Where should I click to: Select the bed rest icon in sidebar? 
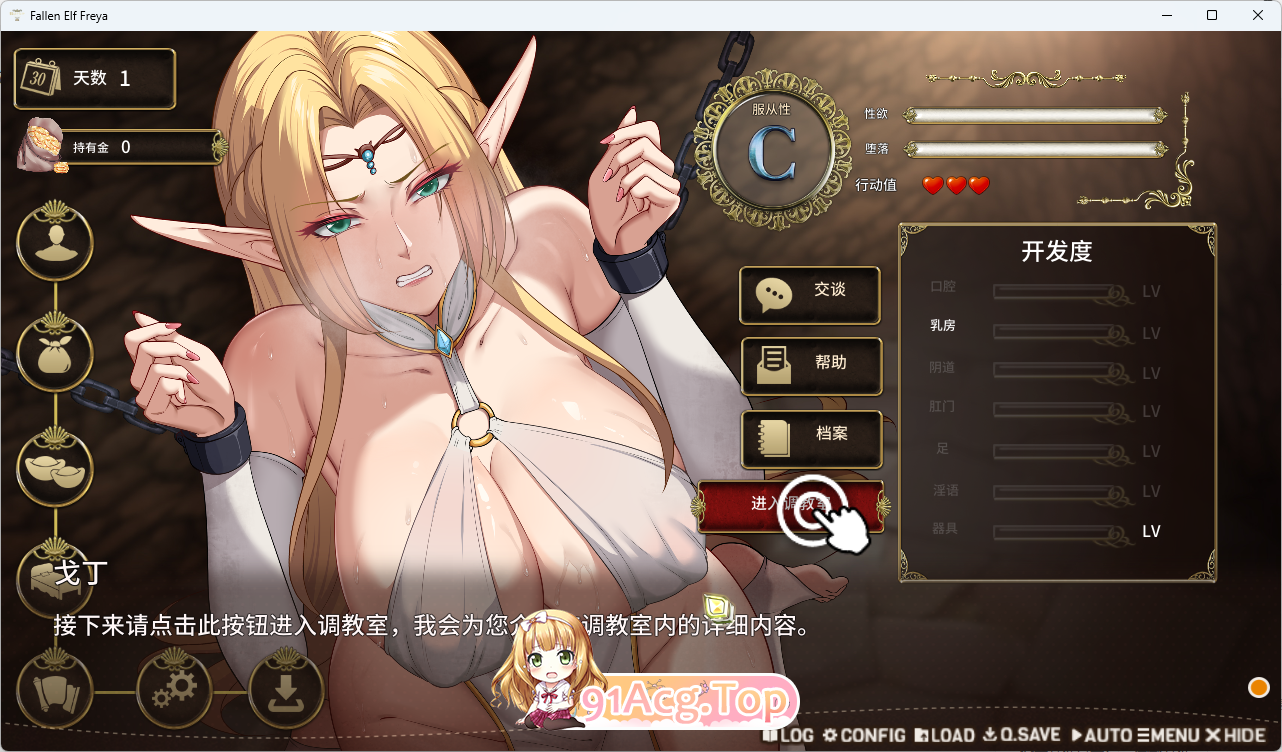(x=55, y=578)
